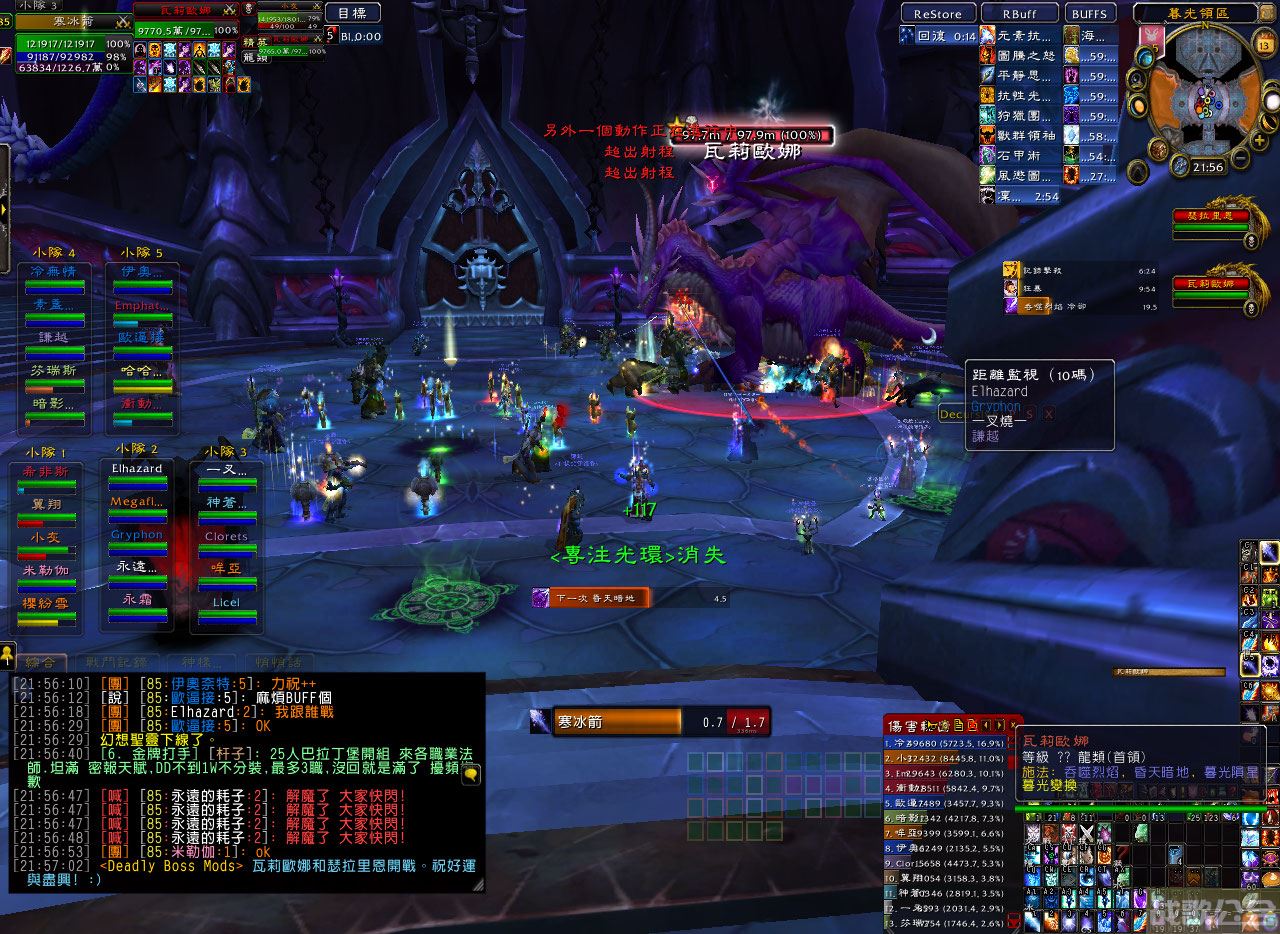Switch to the 綜合 chat tab

coord(41,662)
